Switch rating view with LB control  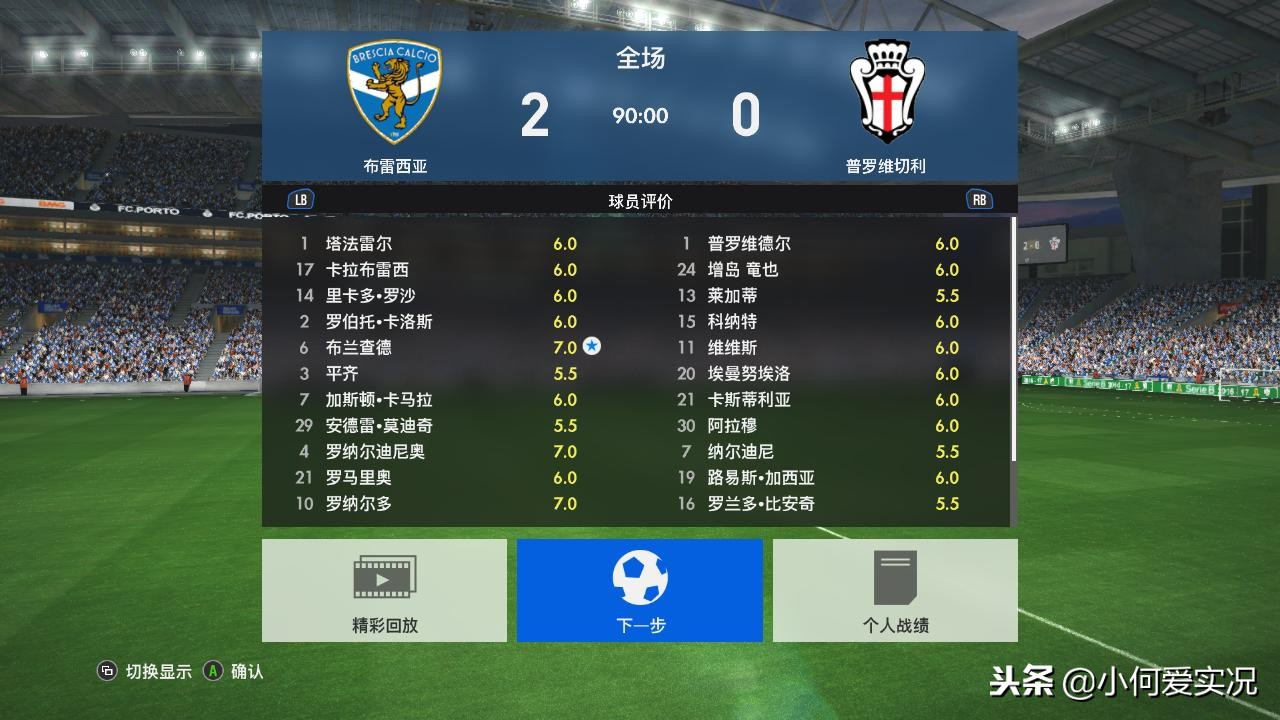[x=299, y=199]
